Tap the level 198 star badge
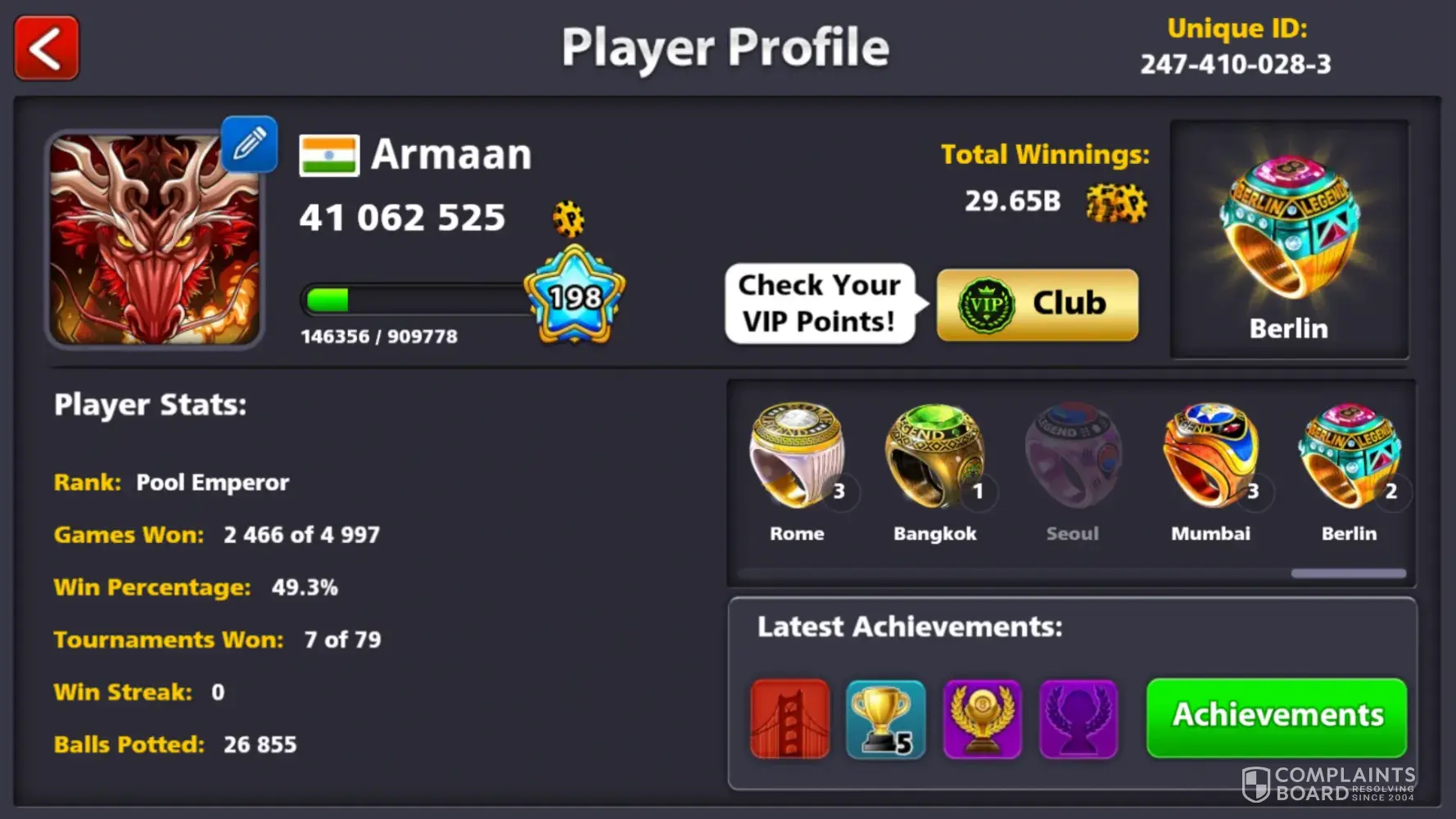This screenshot has height=819, width=1456. coord(575,296)
